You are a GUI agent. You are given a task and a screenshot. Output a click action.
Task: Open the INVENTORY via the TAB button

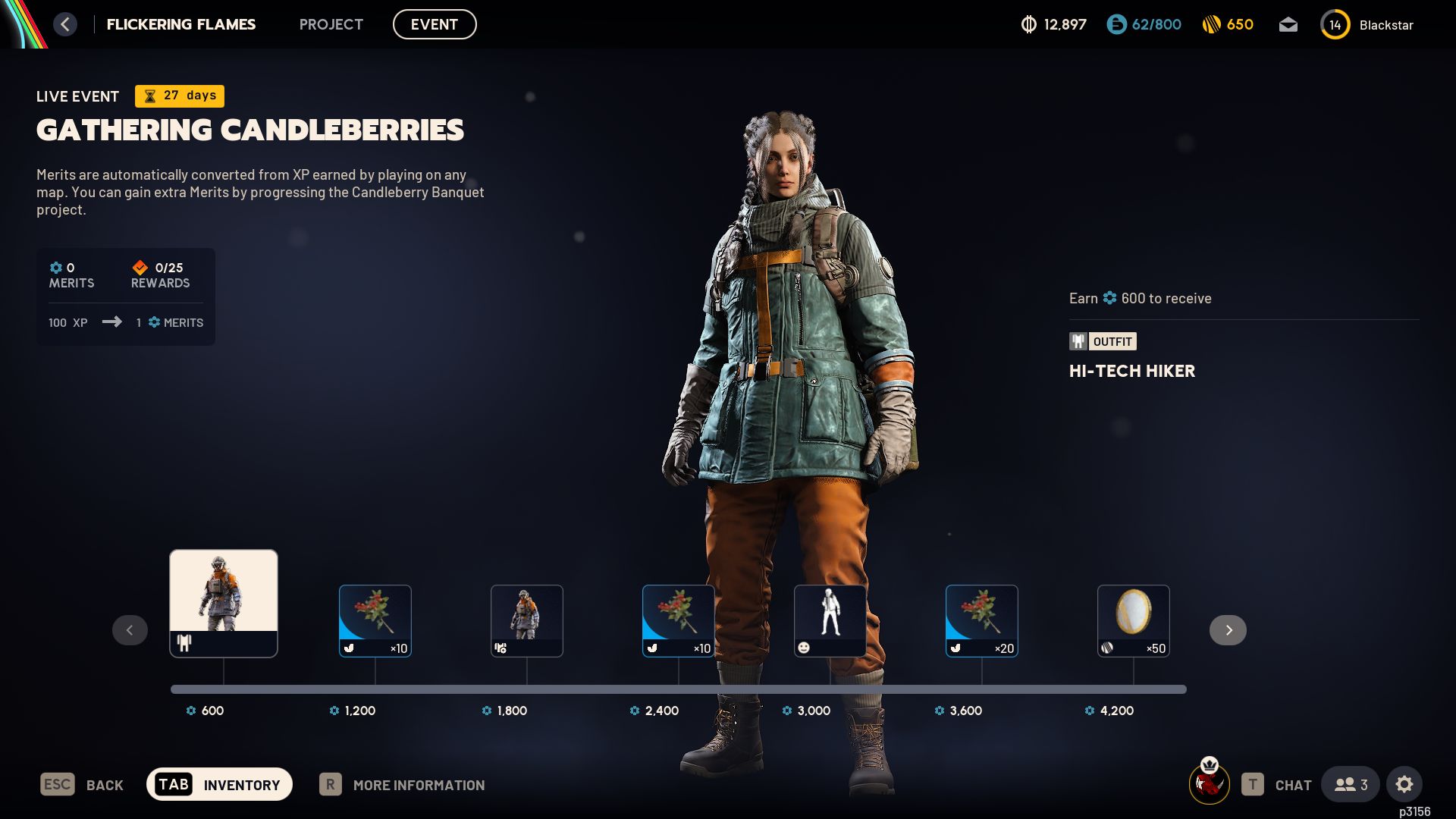(x=219, y=784)
